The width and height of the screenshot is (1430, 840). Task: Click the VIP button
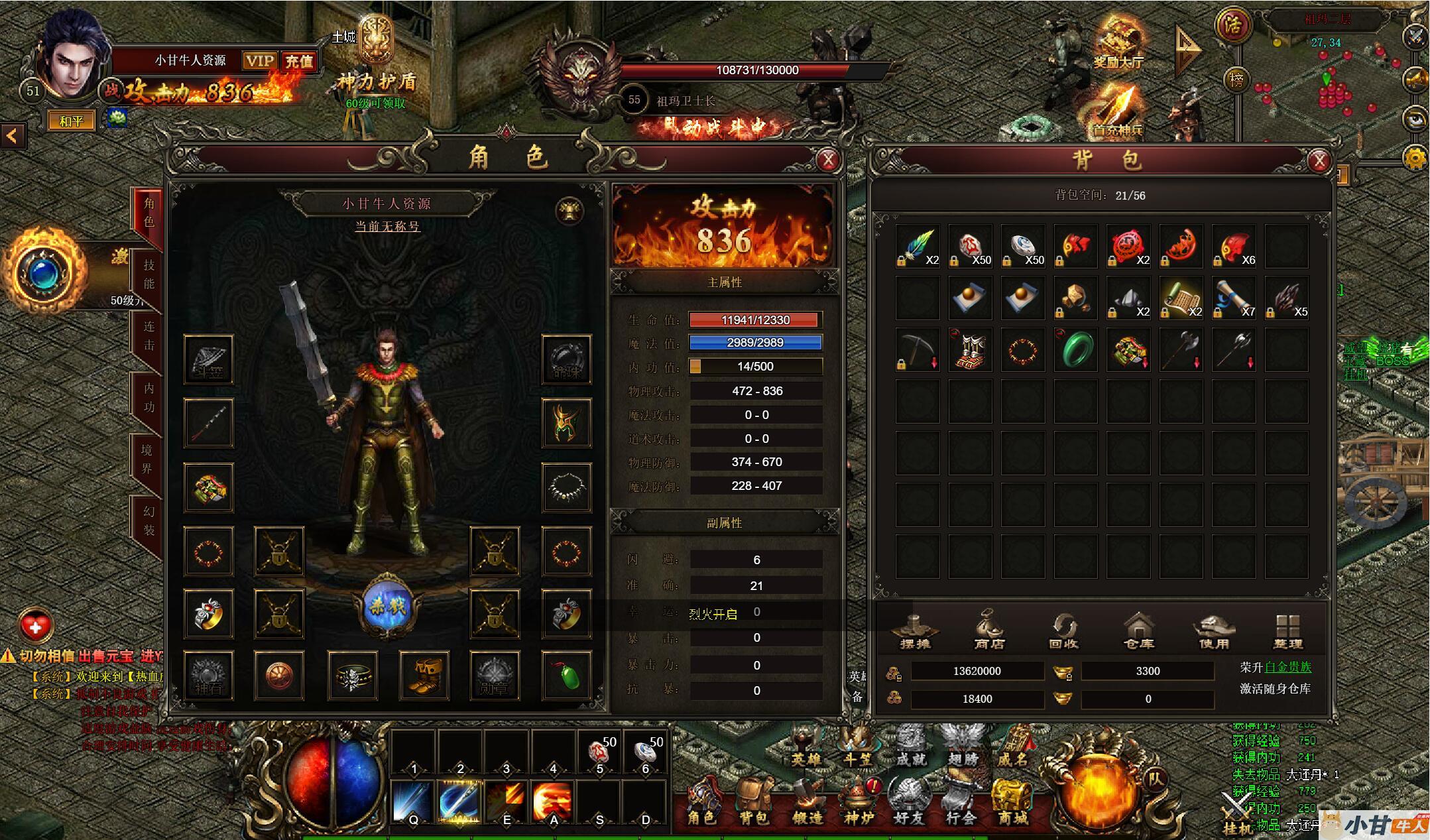[x=259, y=62]
